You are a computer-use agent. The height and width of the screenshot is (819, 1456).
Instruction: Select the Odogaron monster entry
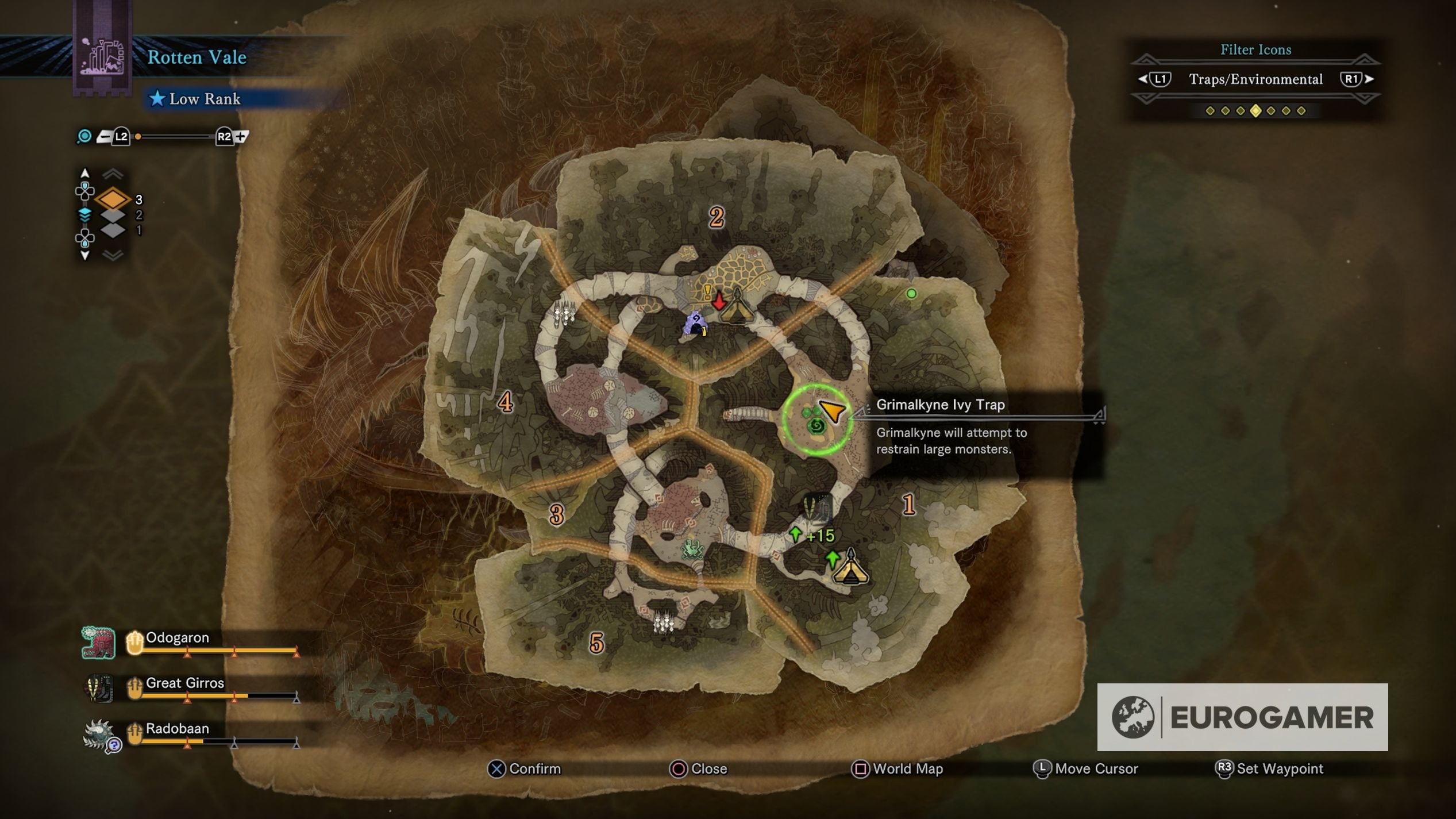177,639
